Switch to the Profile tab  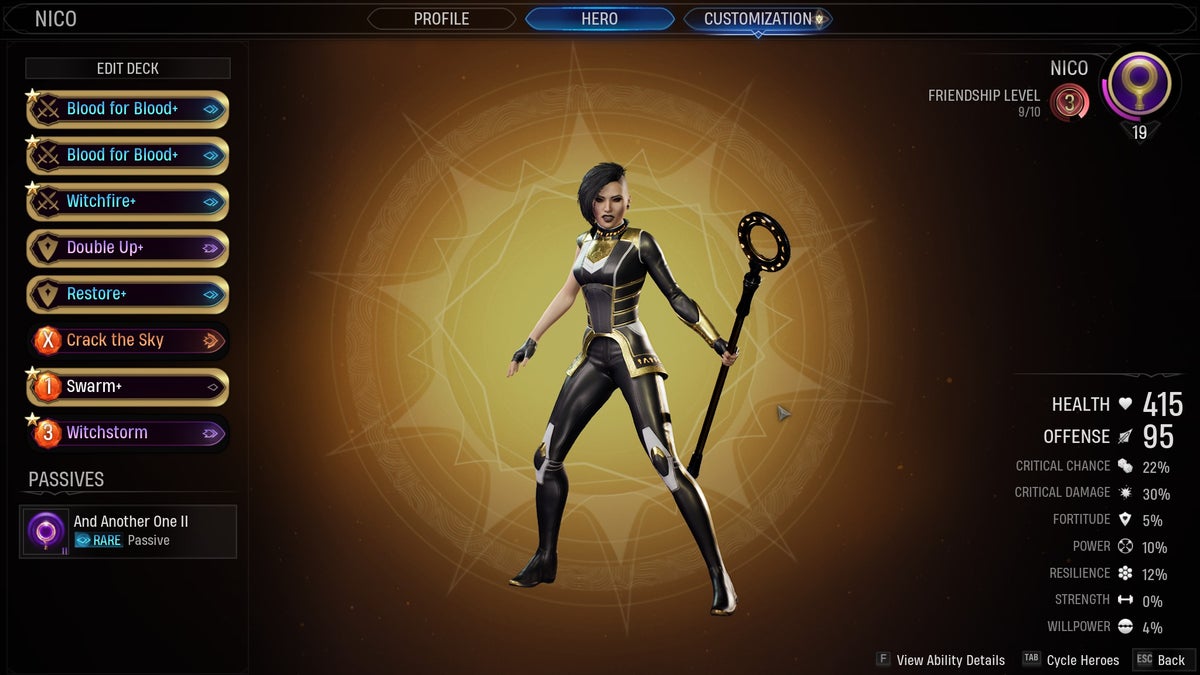441,19
